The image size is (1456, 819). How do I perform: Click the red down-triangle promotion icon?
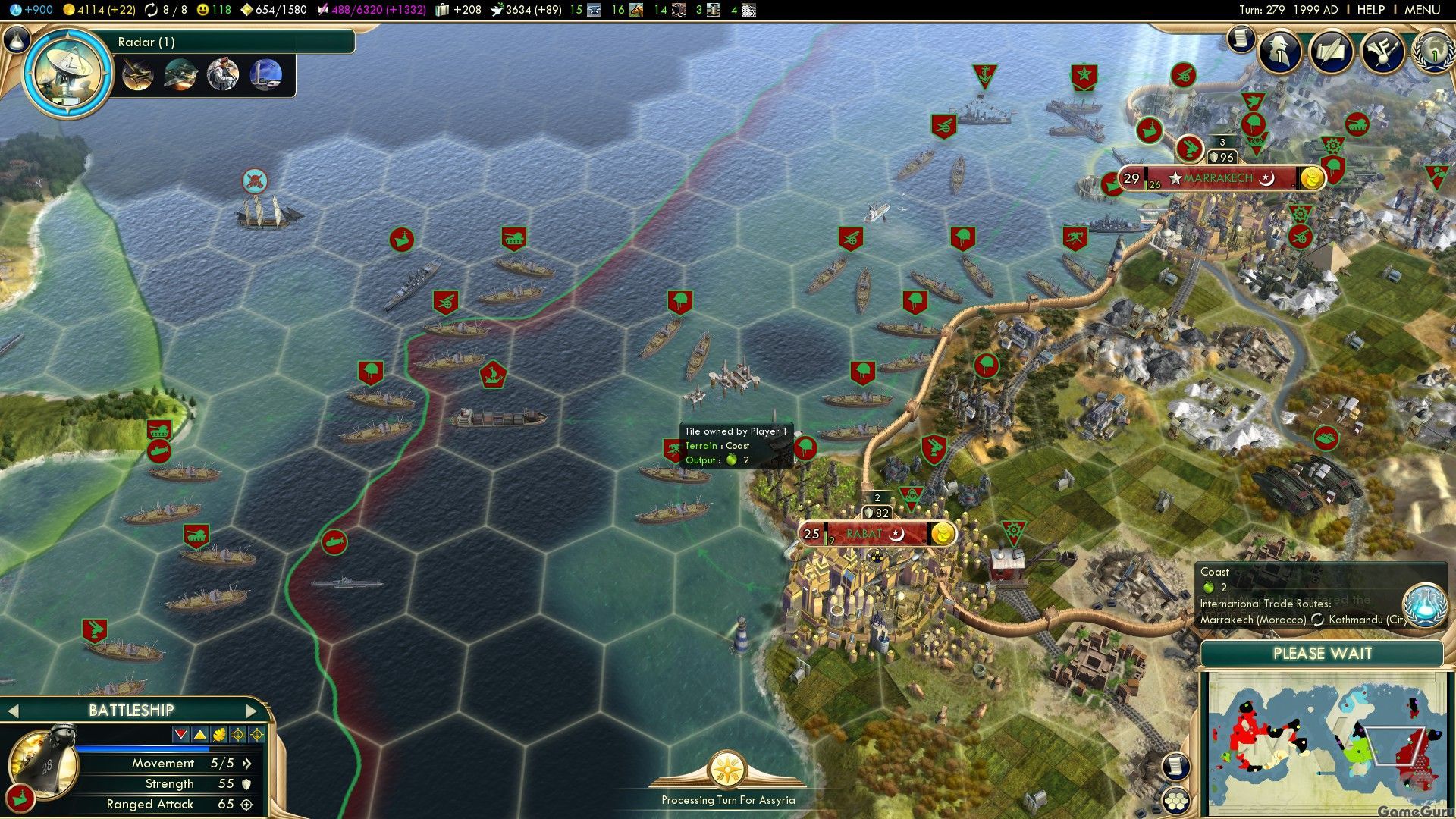coord(180,734)
